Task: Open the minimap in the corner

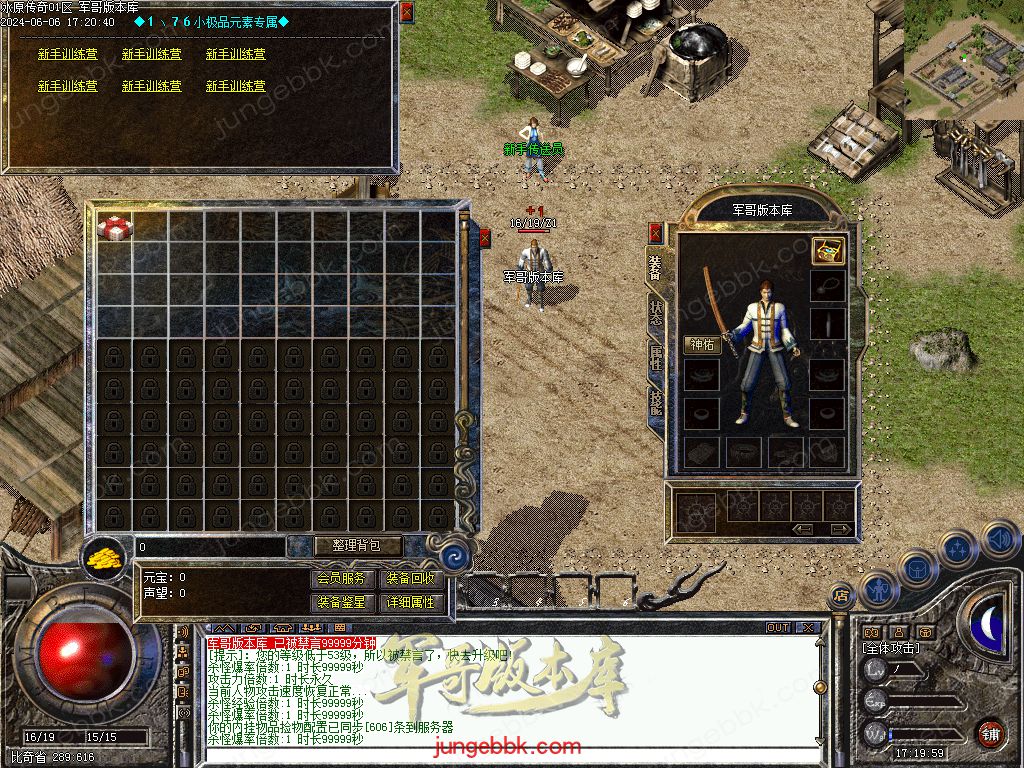Action: click(x=964, y=60)
